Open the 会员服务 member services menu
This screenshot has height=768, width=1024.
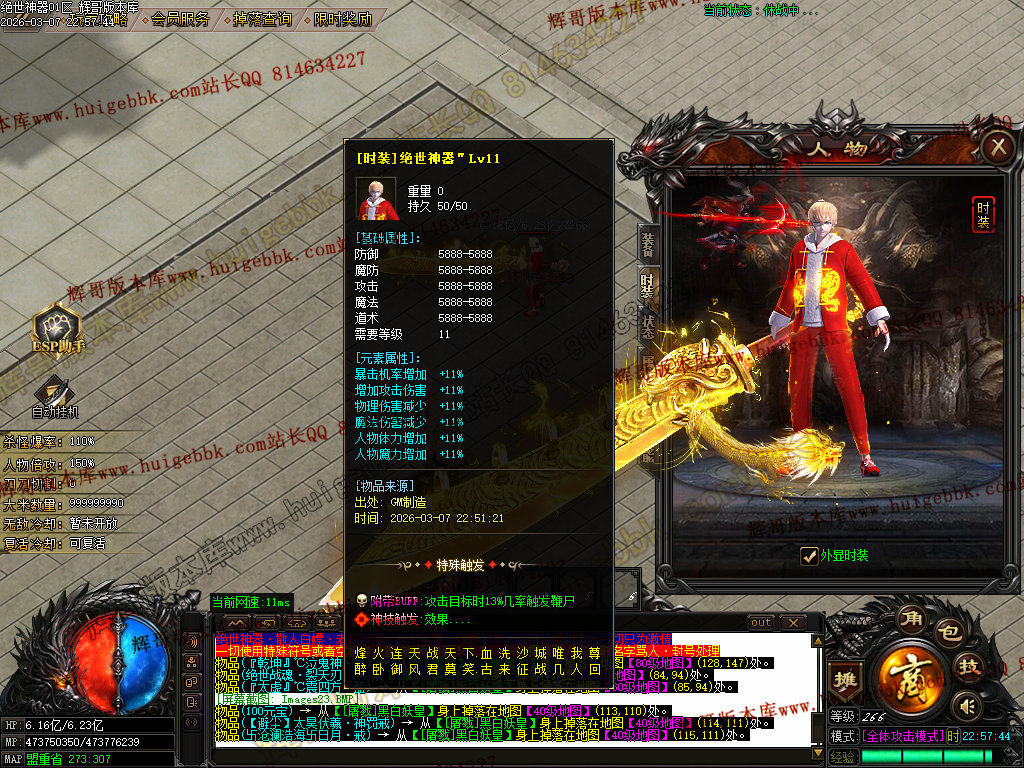[180, 19]
